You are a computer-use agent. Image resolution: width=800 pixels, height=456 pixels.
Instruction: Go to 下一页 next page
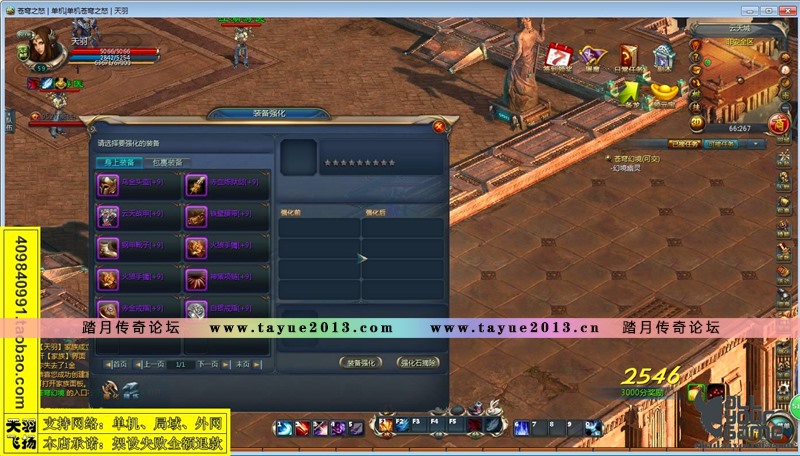[208, 365]
